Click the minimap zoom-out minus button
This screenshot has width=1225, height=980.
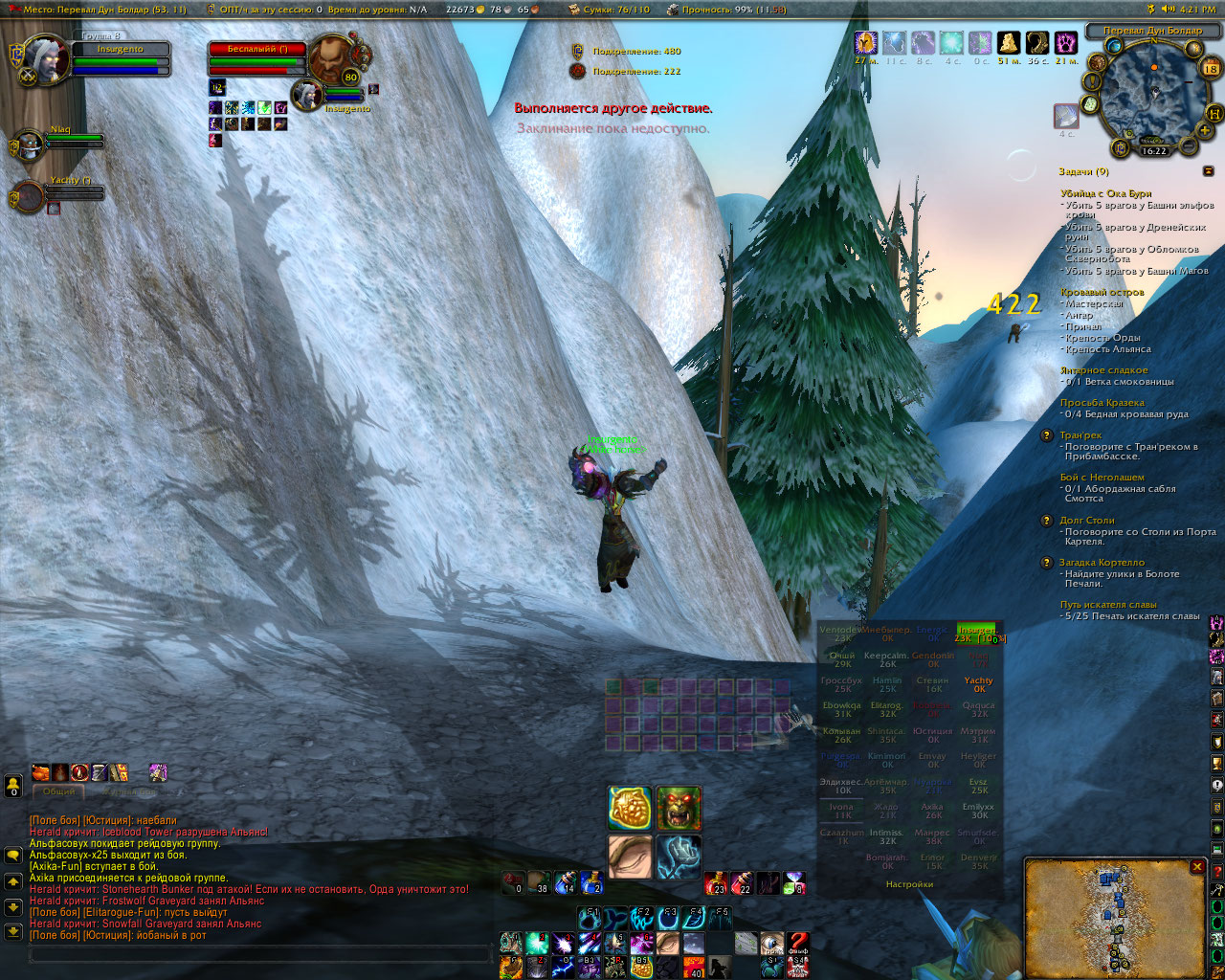click(1189, 145)
